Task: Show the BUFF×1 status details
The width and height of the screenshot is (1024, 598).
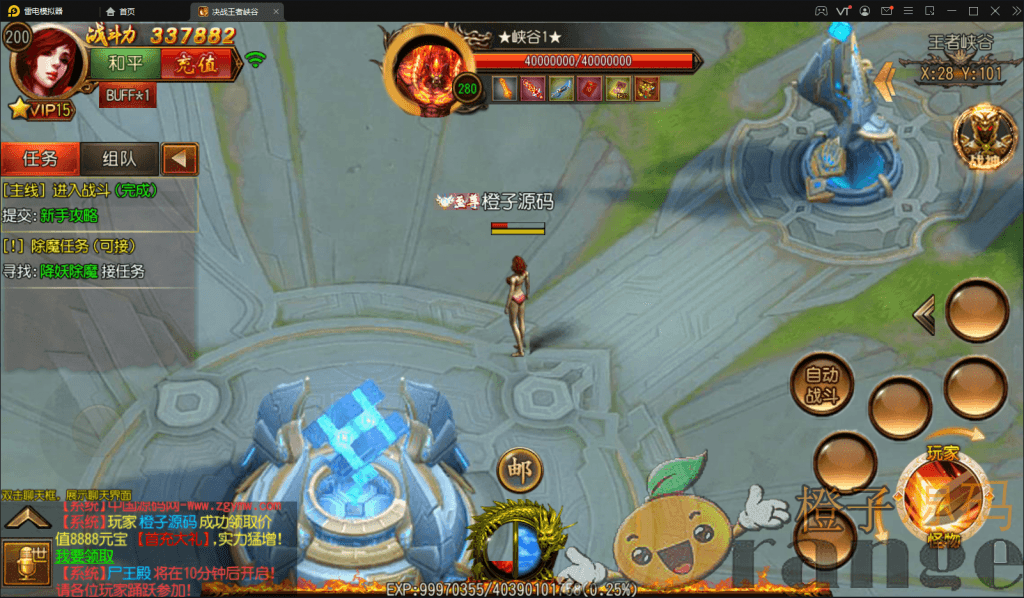Action: 127,96
